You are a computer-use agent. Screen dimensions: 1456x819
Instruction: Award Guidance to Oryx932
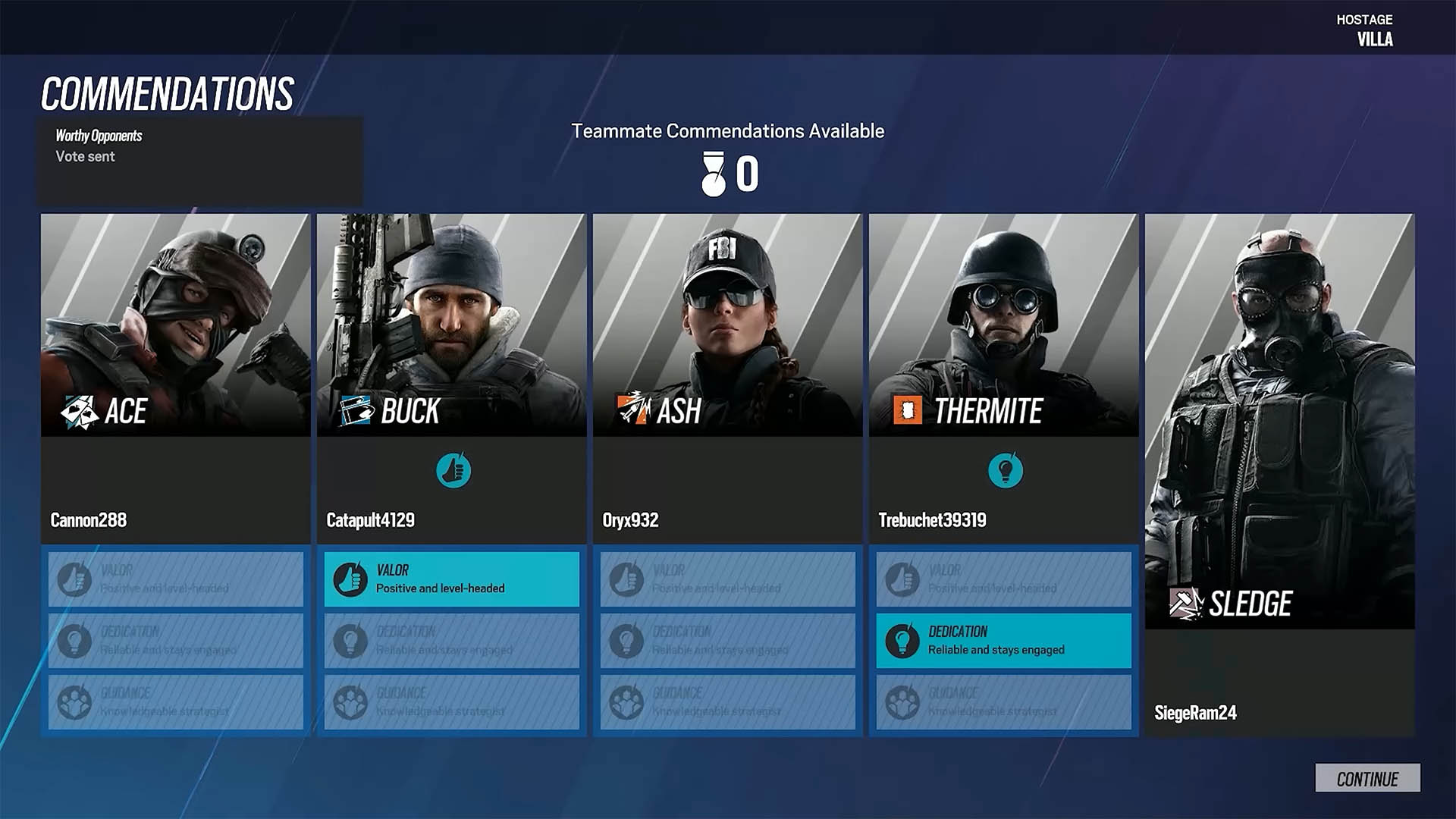(x=727, y=702)
